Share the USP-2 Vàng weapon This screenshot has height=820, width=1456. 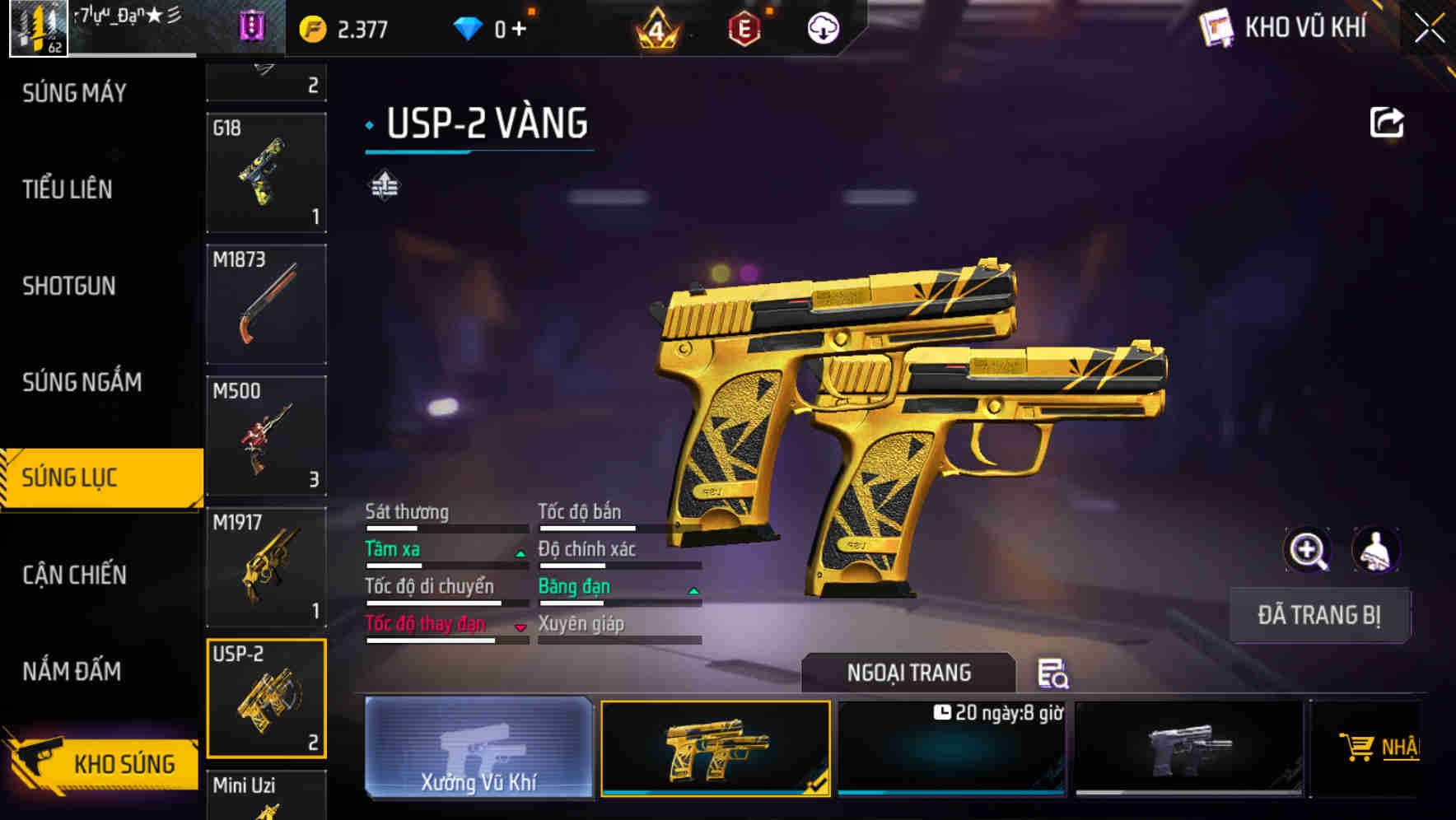pyautogui.click(x=1387, y=121)
